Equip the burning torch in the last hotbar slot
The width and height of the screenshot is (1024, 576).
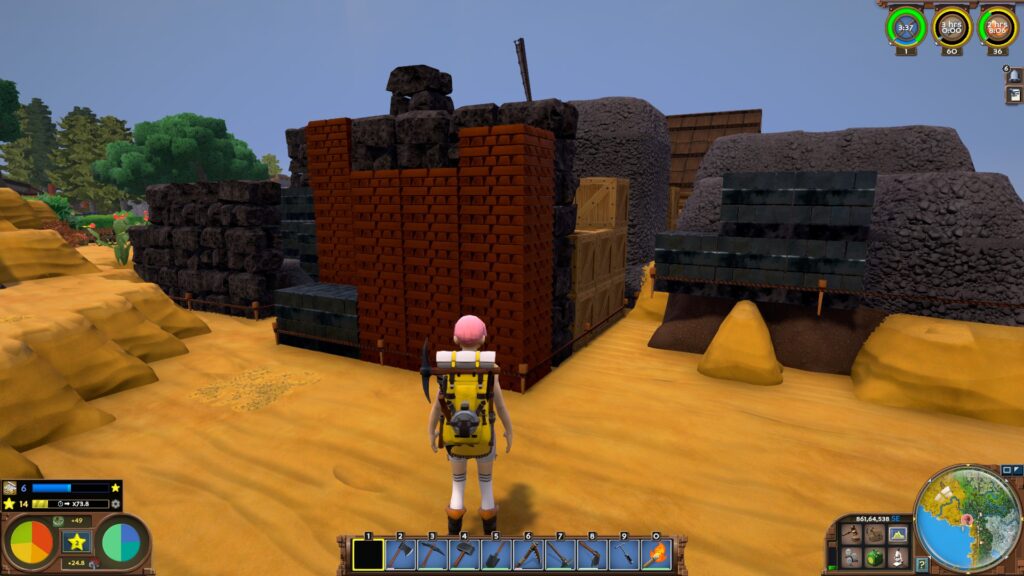[x=656, y=554]
